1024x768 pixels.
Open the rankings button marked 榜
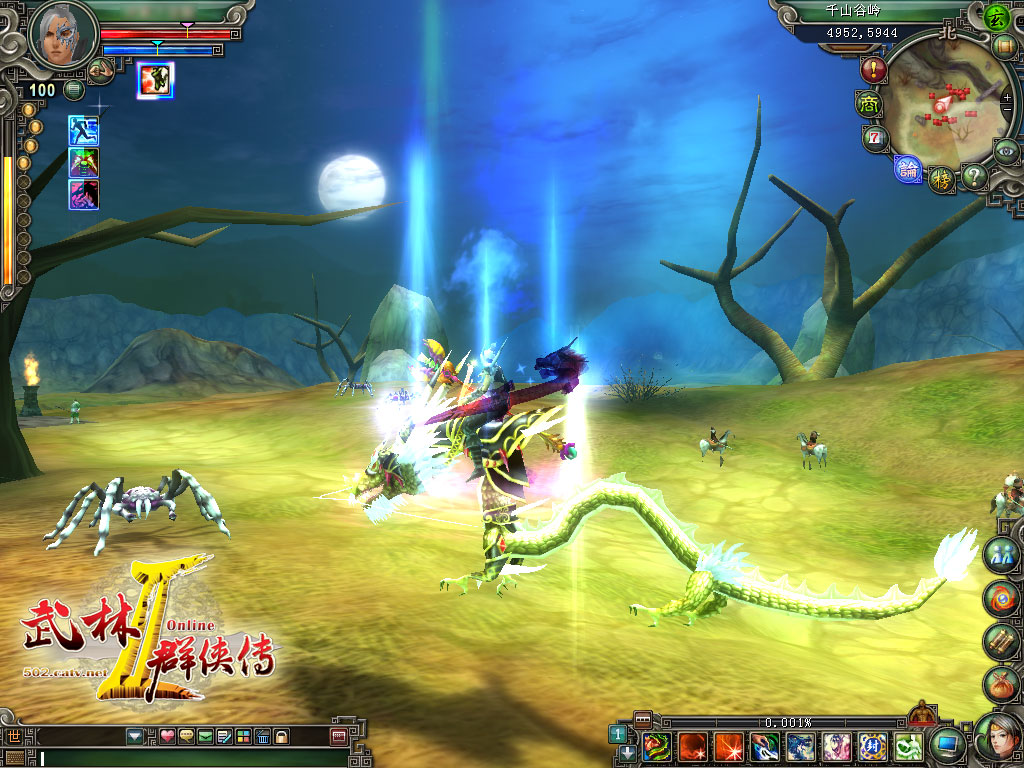pos(941,179)
